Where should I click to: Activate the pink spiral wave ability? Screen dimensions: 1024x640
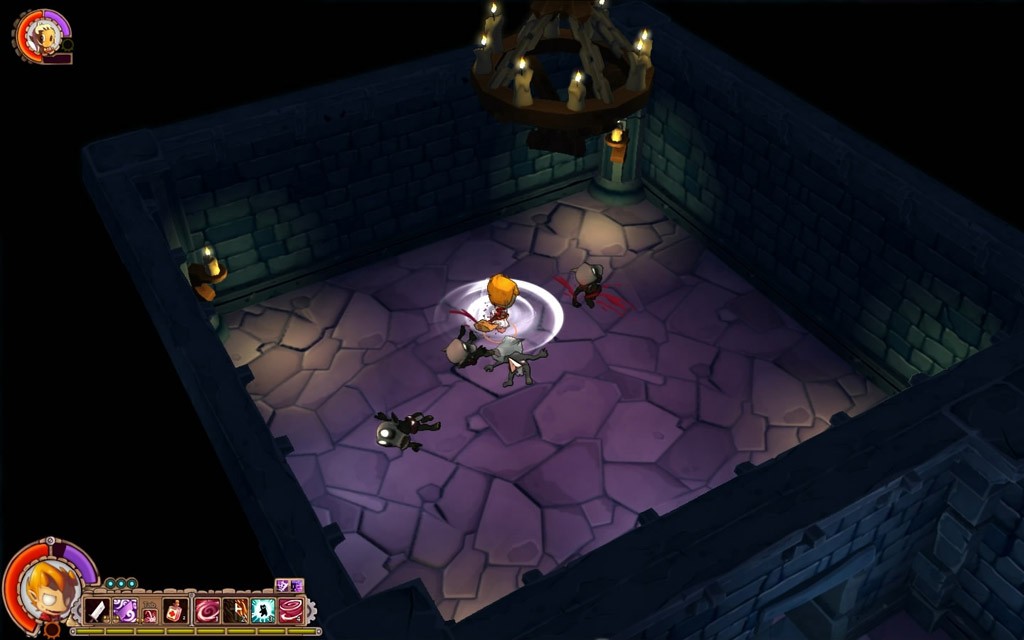208,610
